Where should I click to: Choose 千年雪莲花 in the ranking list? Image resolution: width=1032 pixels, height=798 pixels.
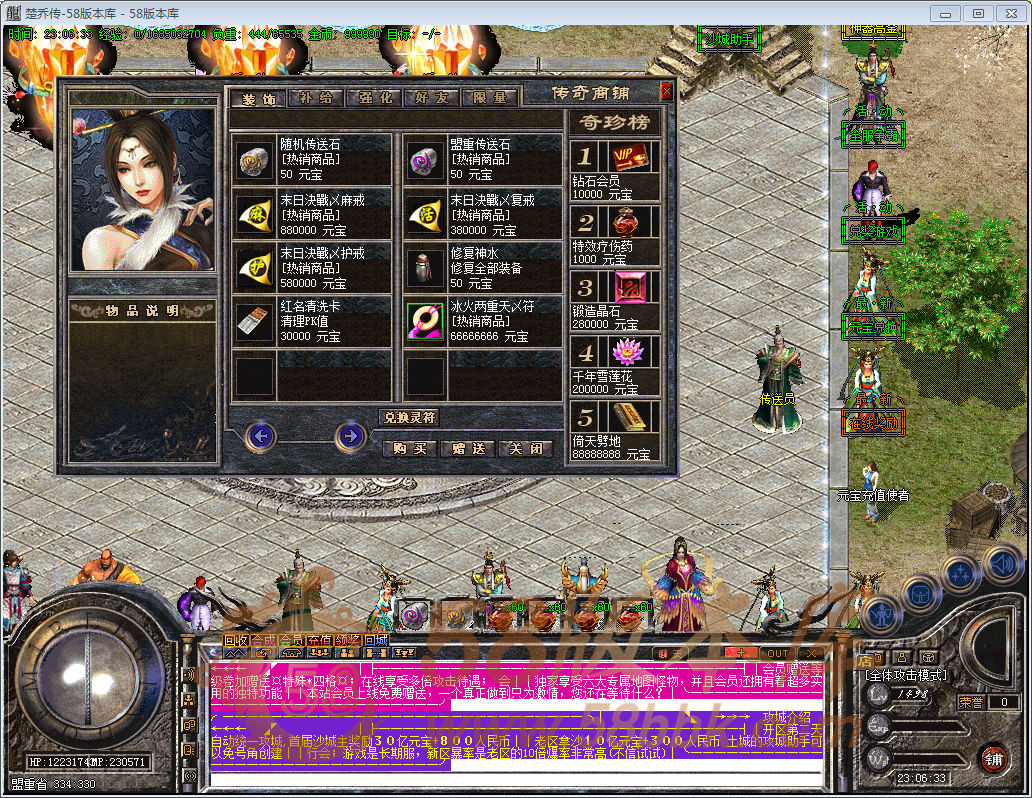tap(615, 366)
